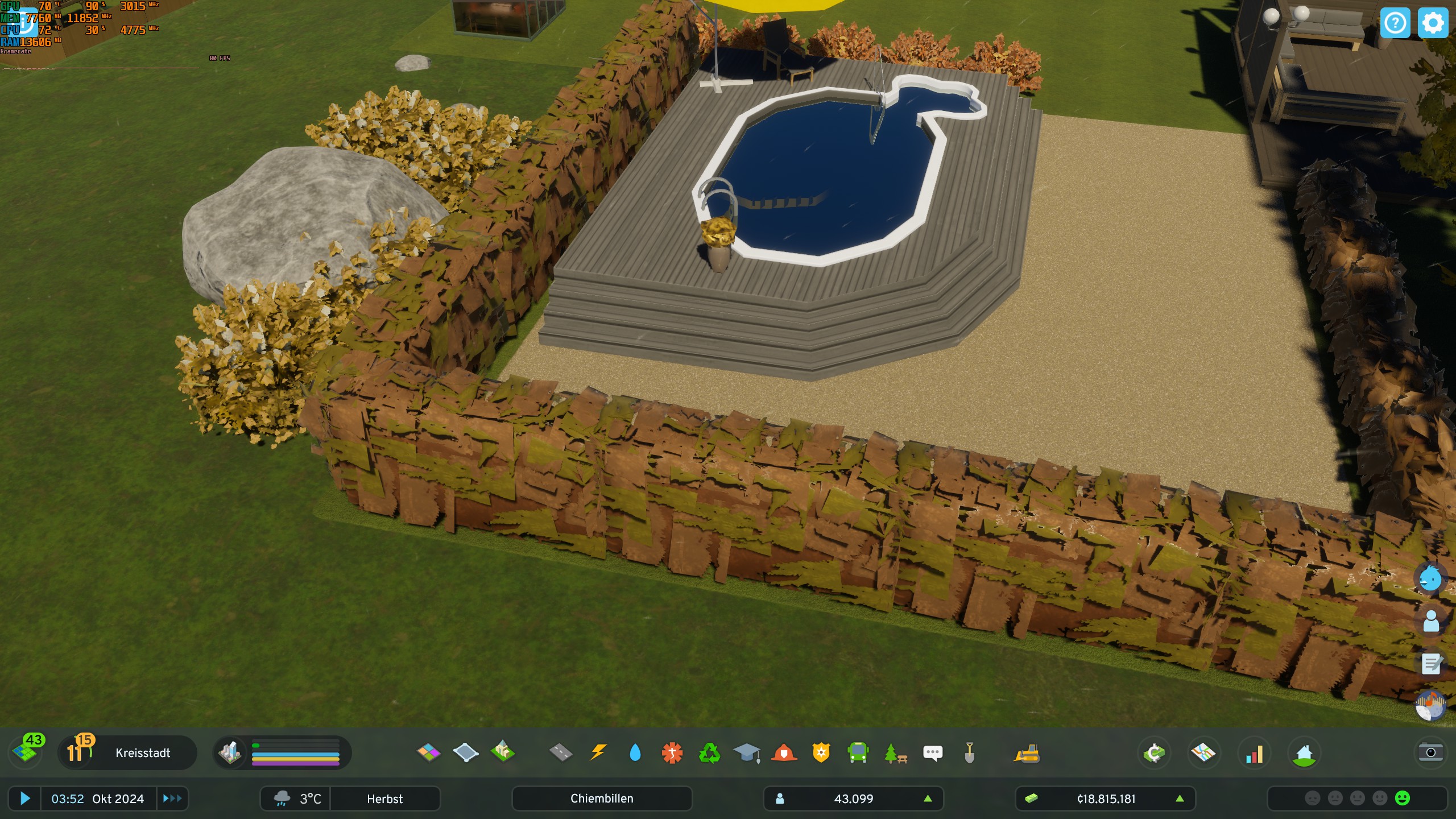Open the Kreisstadt city info panel
1456x819 pixels.
(x=142, y=753)
